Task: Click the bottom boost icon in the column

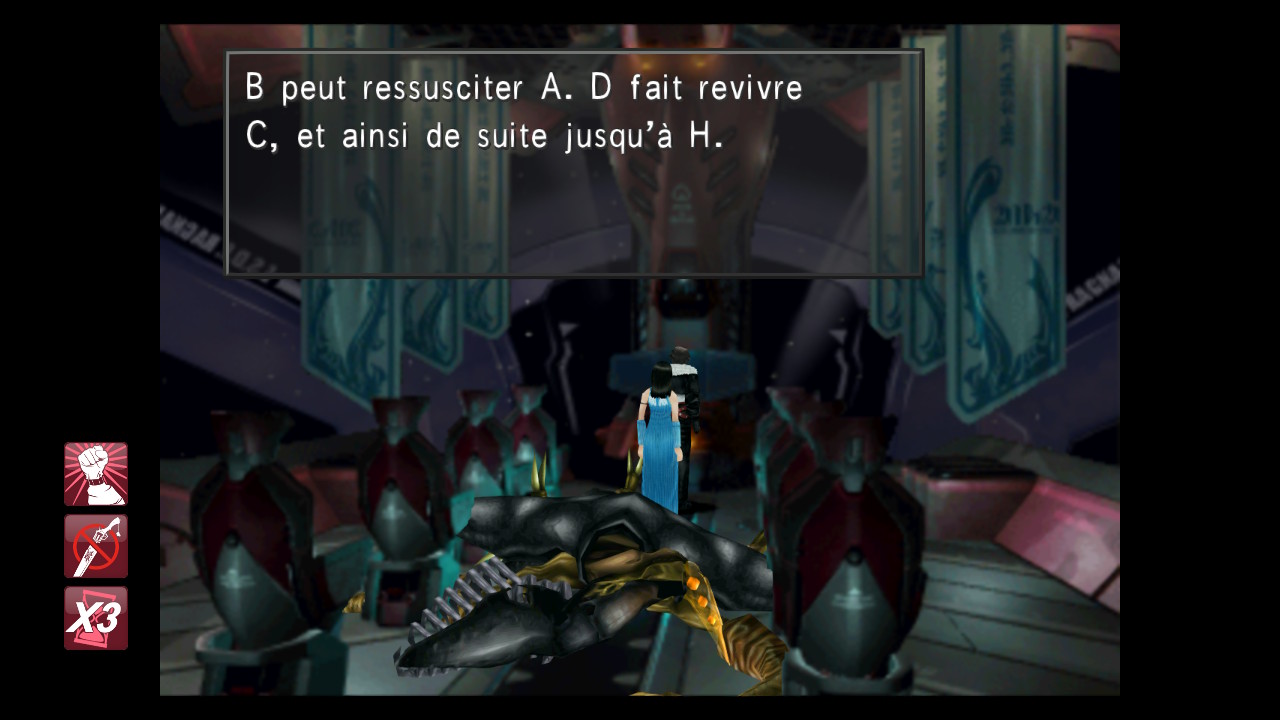Action: click(96, 620)
